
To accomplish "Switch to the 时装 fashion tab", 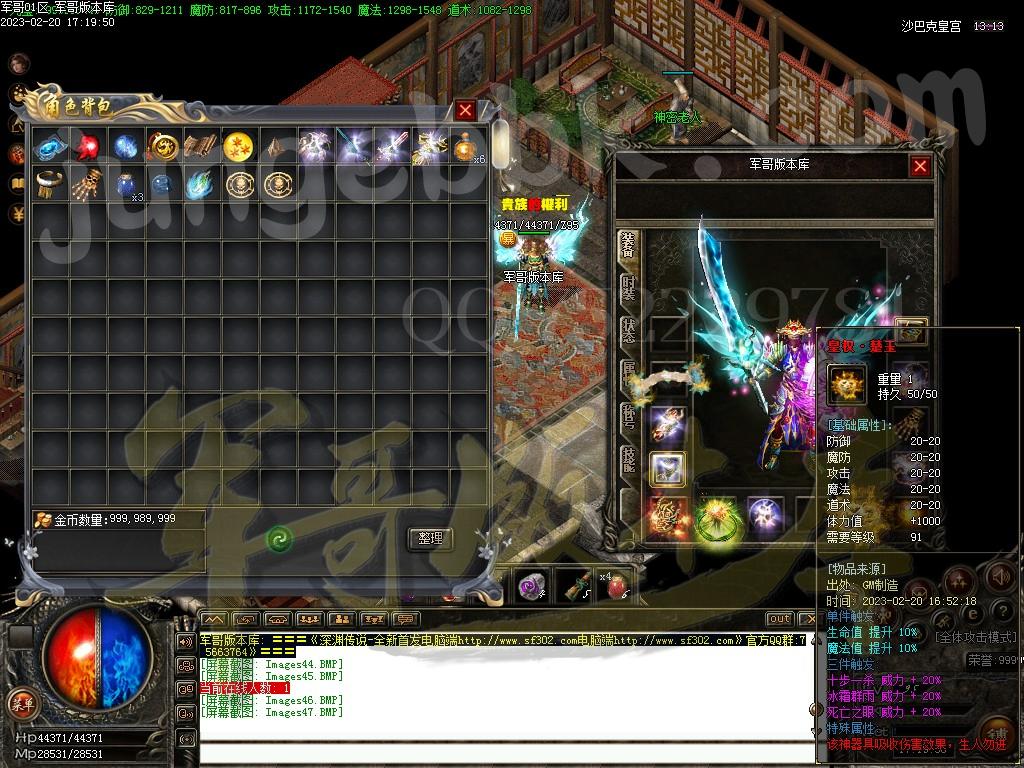I will [x=628, y=288].
